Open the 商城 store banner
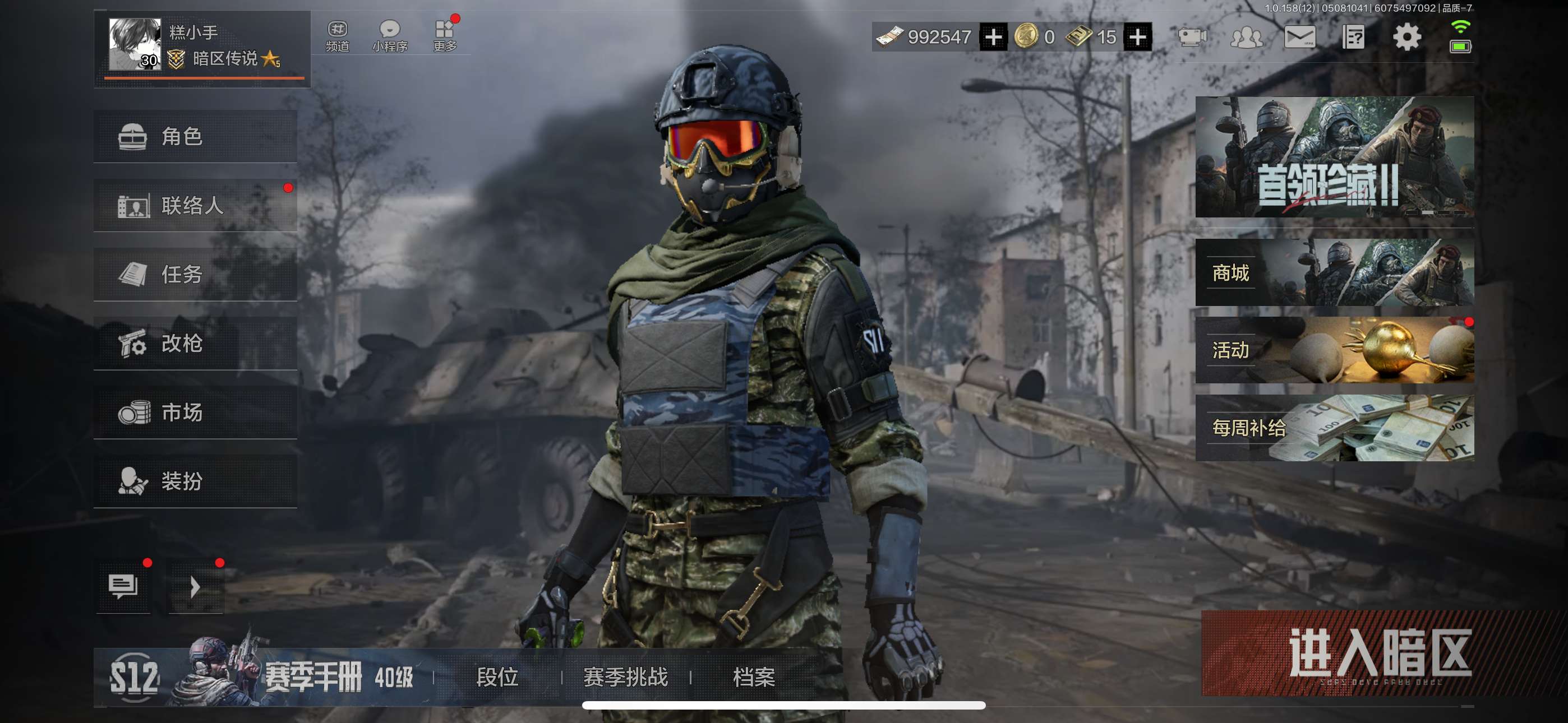Image resolution: width=1568 pixels, height=723 pixels. click(1334, 272)
